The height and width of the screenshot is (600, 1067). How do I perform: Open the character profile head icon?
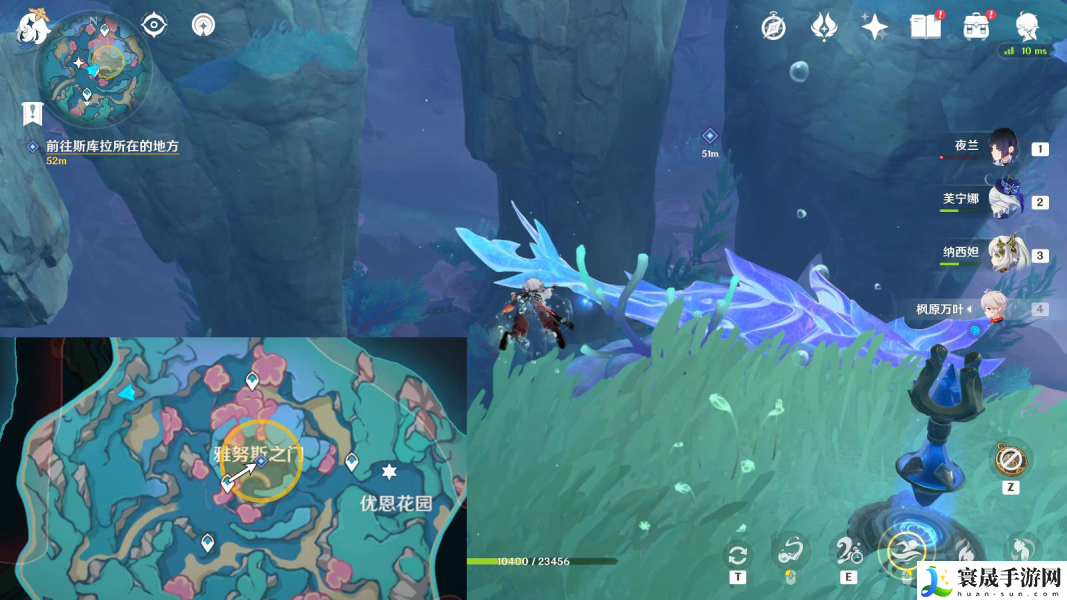click(1027, 27)
